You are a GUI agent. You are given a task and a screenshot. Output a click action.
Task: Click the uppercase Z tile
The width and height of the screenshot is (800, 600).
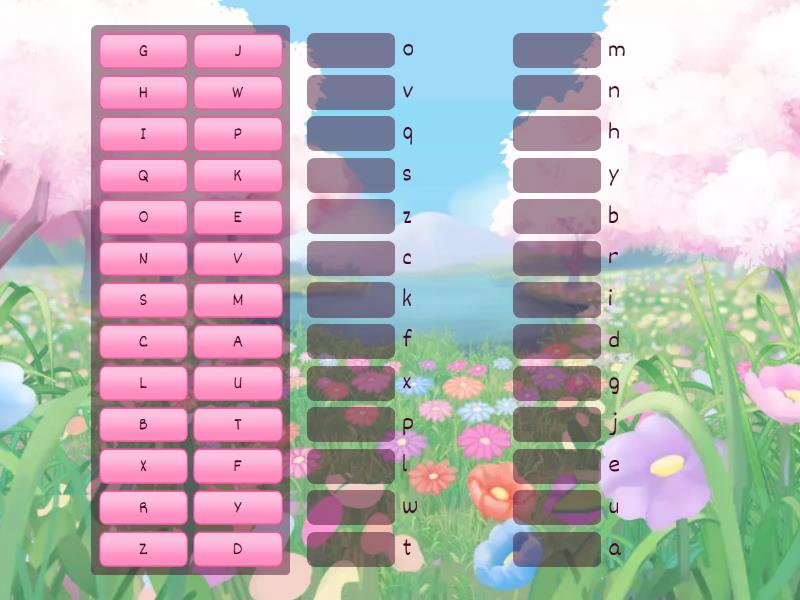143,549
